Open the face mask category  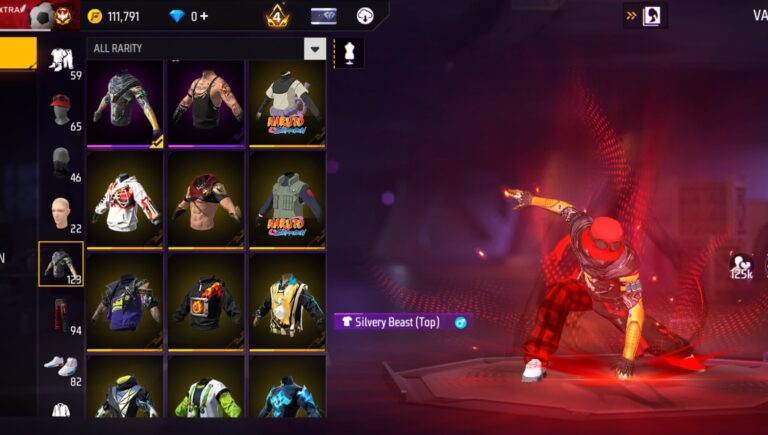pyautogui.click(x=61, y=161)
